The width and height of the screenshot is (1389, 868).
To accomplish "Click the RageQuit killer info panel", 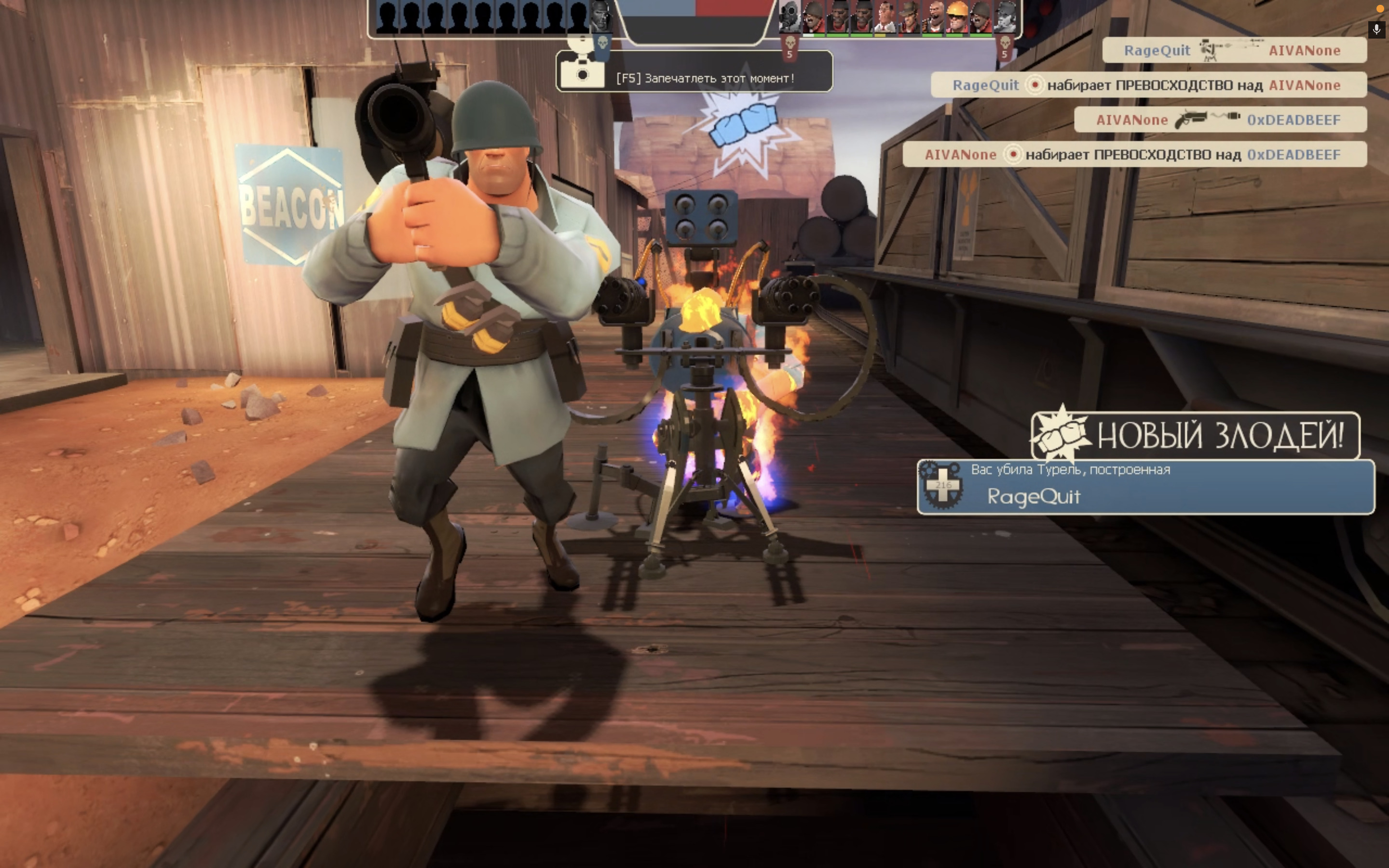I will (x=1145, y=487).
